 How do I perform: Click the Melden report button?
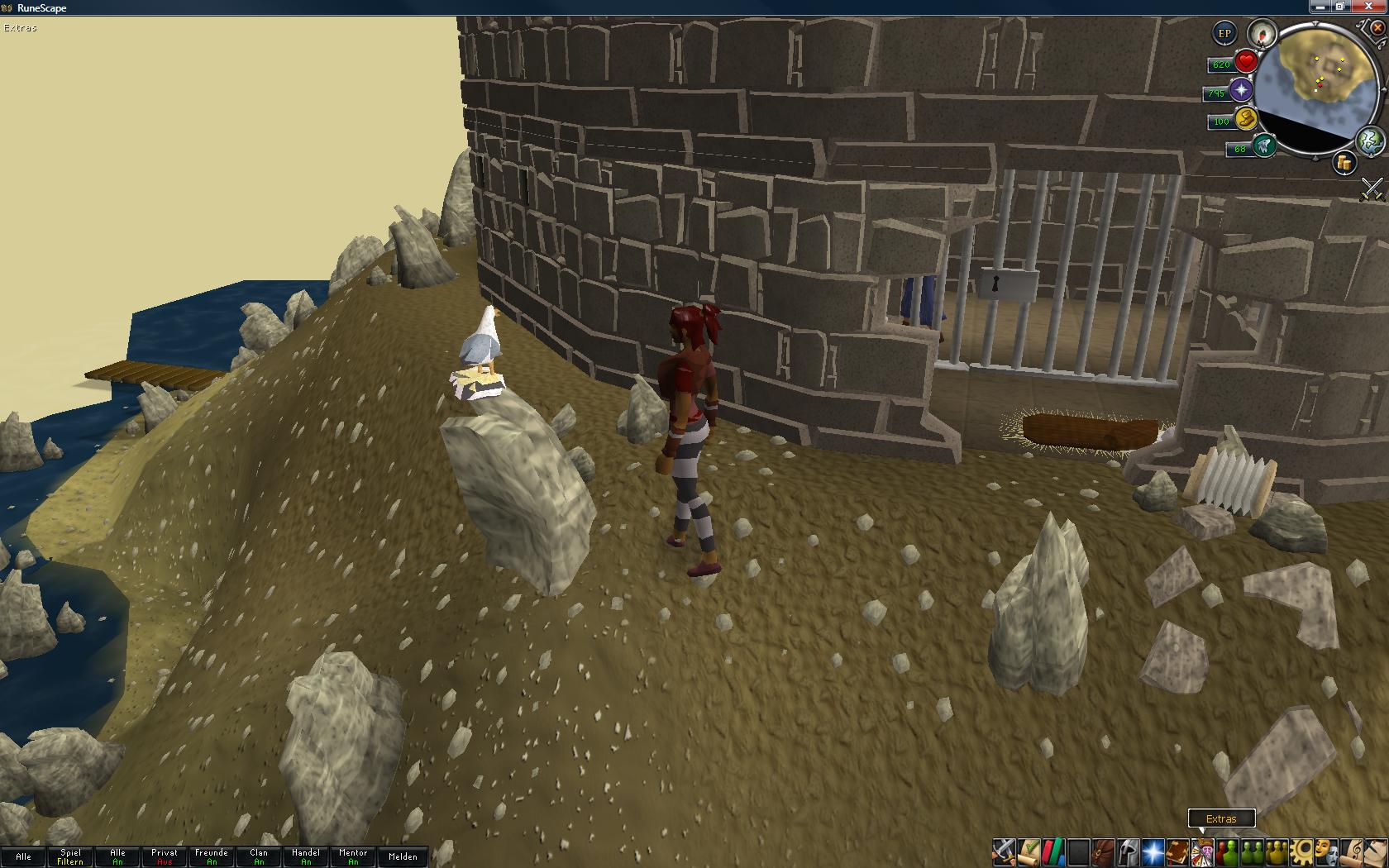point(403,856)
